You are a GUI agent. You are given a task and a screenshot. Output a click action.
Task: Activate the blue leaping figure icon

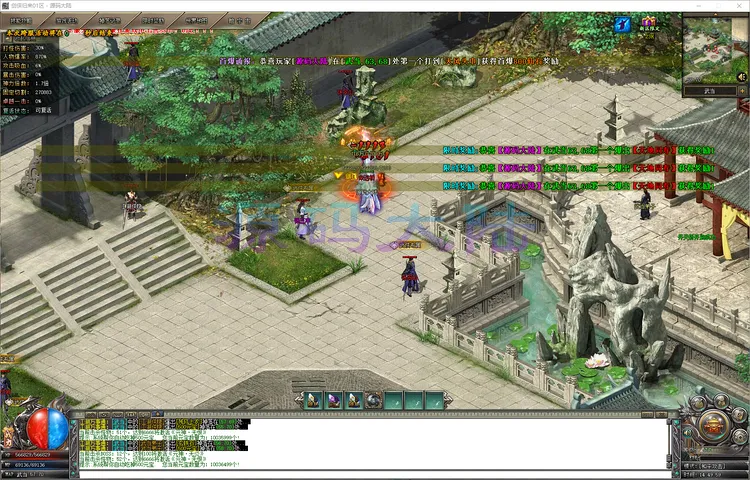(x=623, y=24)
